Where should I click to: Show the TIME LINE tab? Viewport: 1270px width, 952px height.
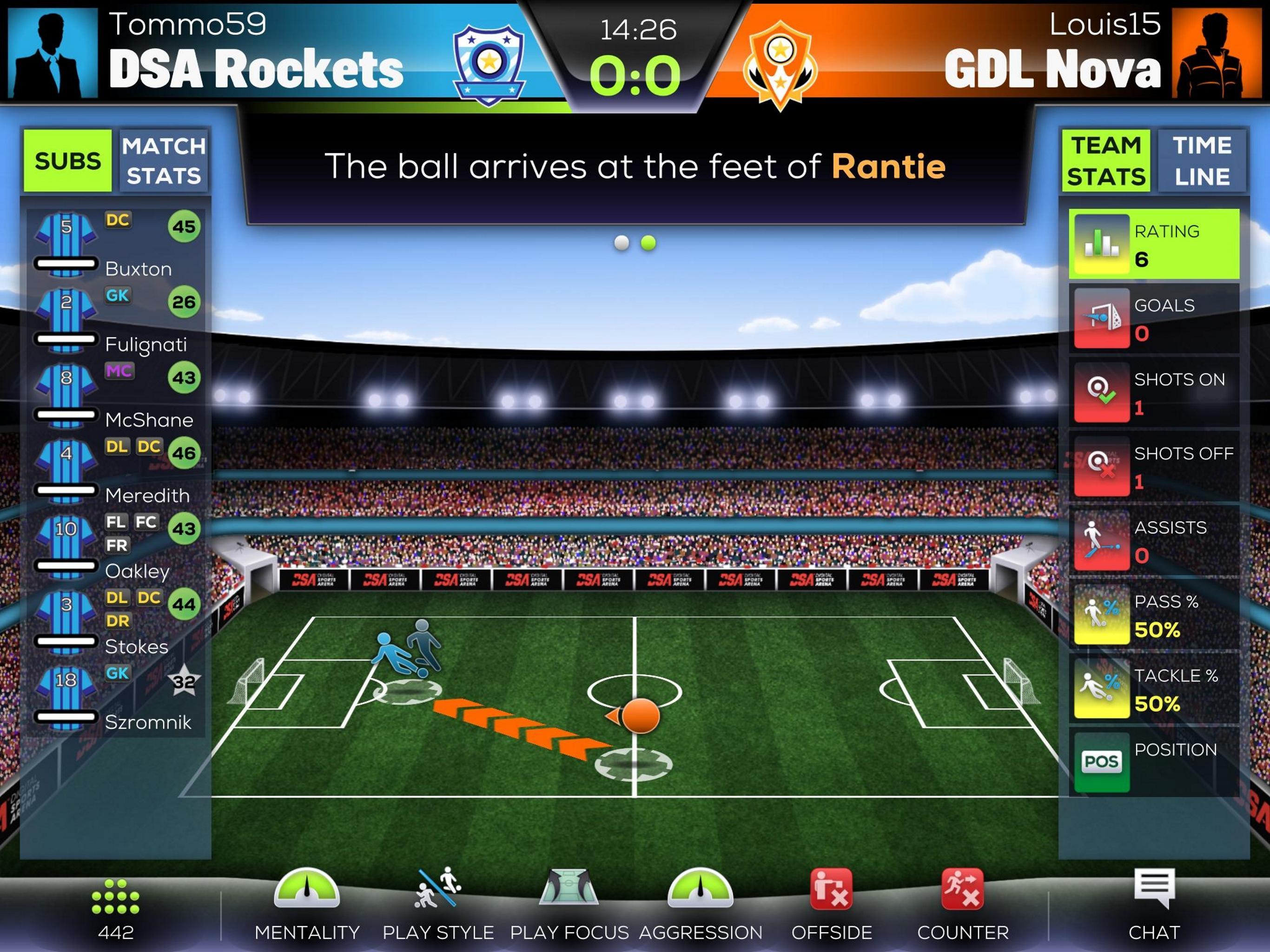pyautogui.click(x=1202, y=161)
